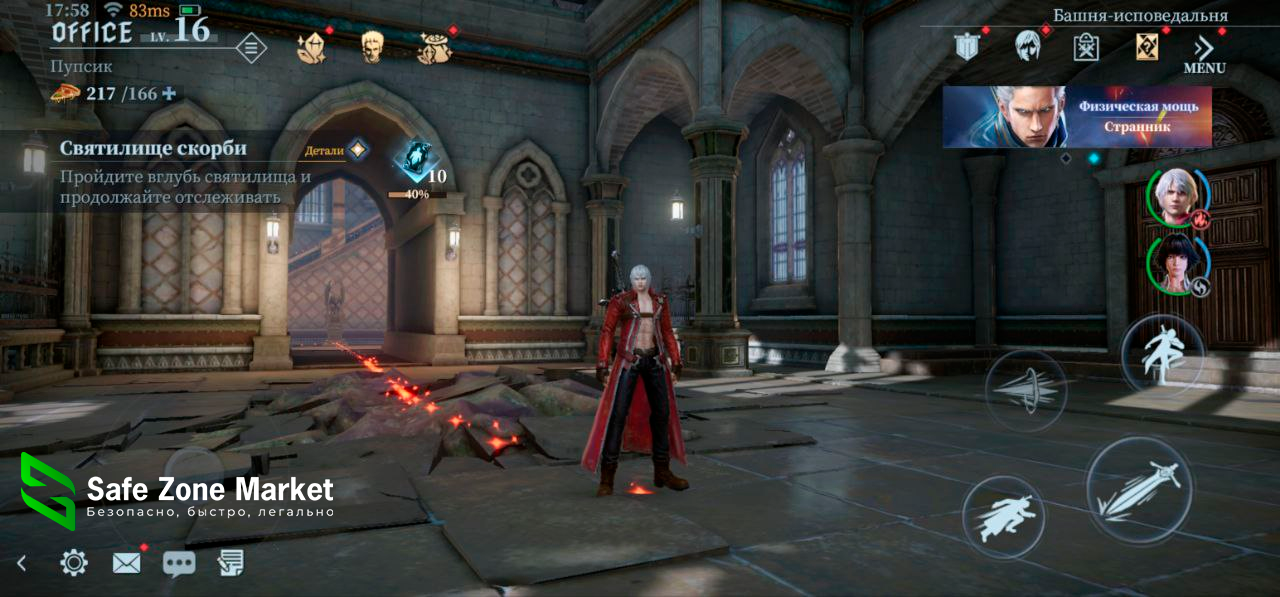Open the blond character face icon
Screen dimensions: 1280x597
[372, 47]
